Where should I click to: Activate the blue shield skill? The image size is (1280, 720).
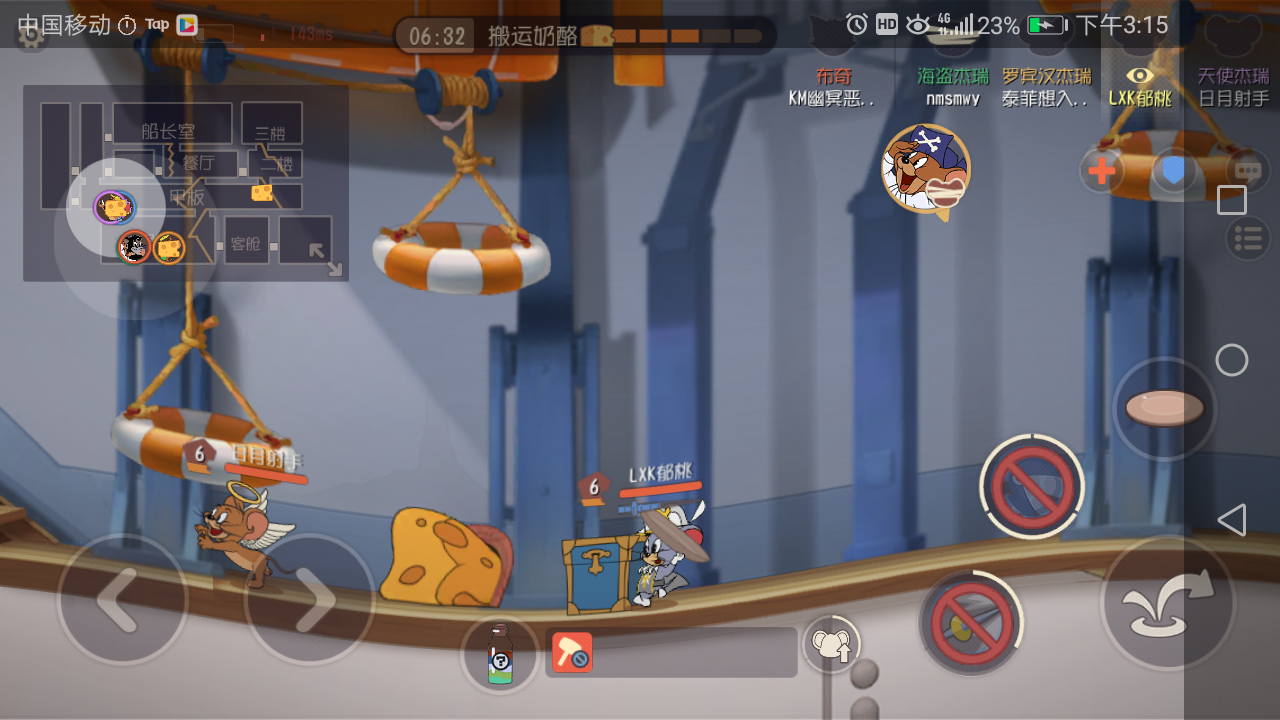pos(1173,171)
